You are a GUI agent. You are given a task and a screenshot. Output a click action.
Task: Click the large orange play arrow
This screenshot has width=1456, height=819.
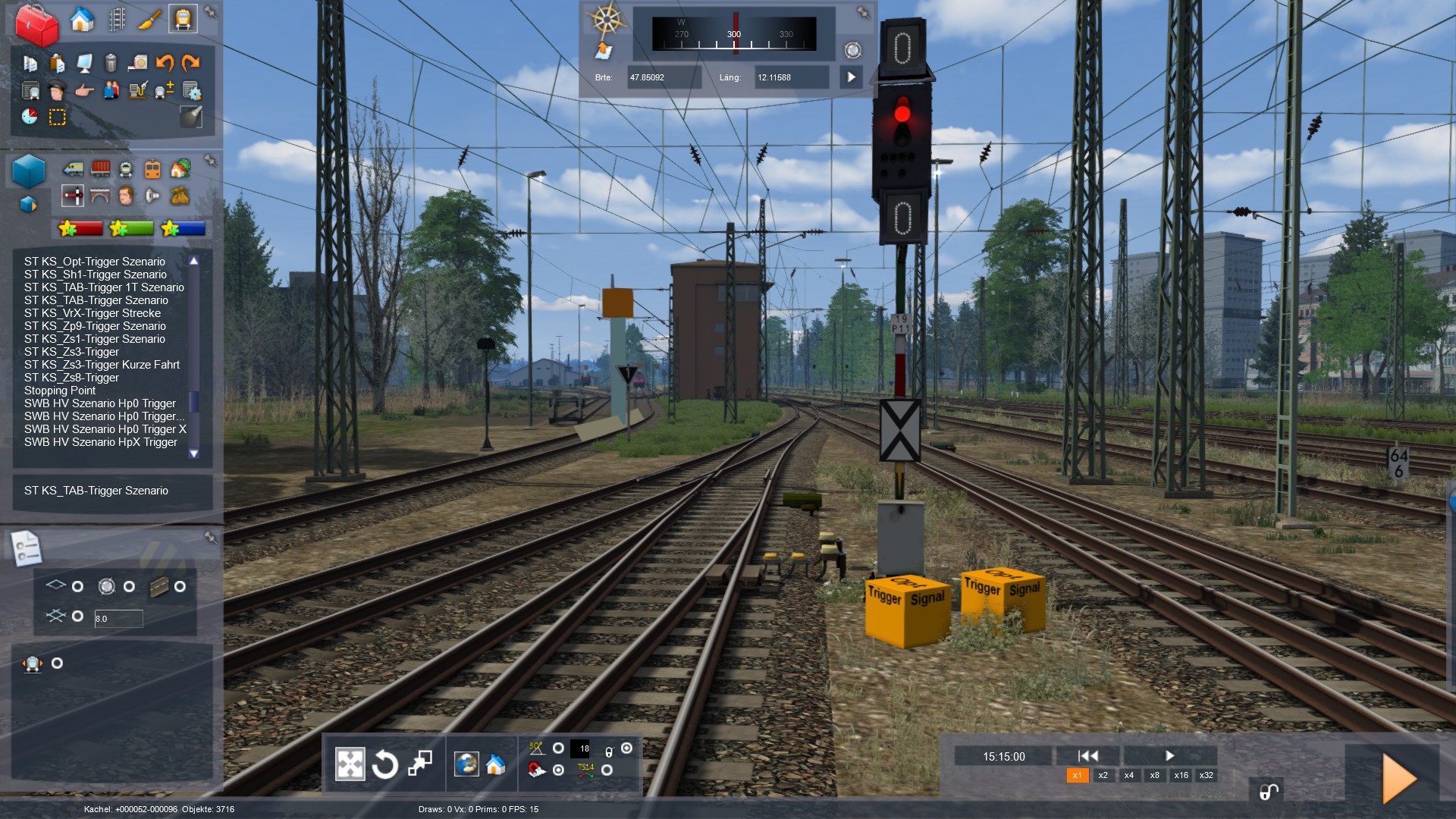(1398, 778)
